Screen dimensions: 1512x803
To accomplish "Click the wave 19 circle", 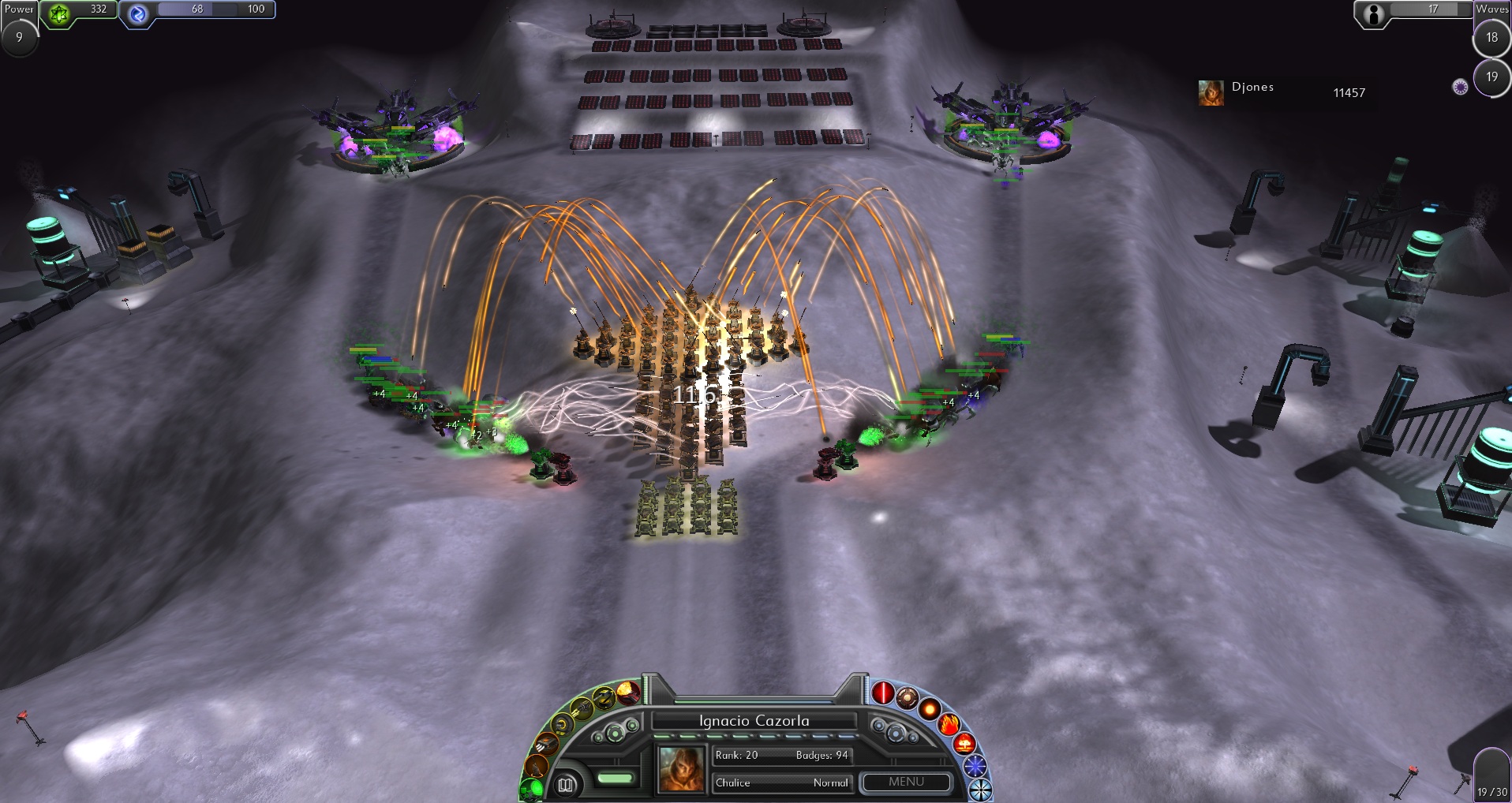I will [x=1491, y=77].
